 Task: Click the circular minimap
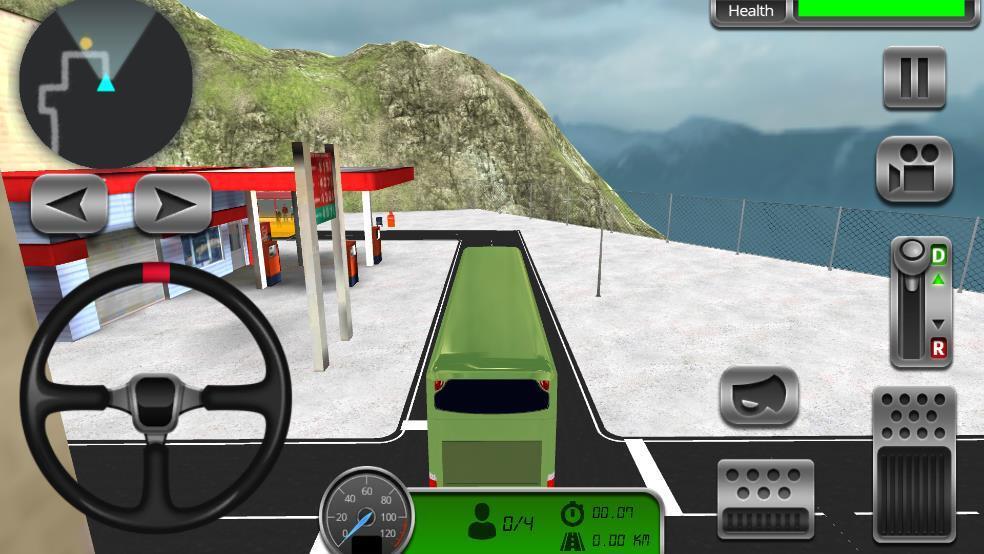(x=106, y=80)
